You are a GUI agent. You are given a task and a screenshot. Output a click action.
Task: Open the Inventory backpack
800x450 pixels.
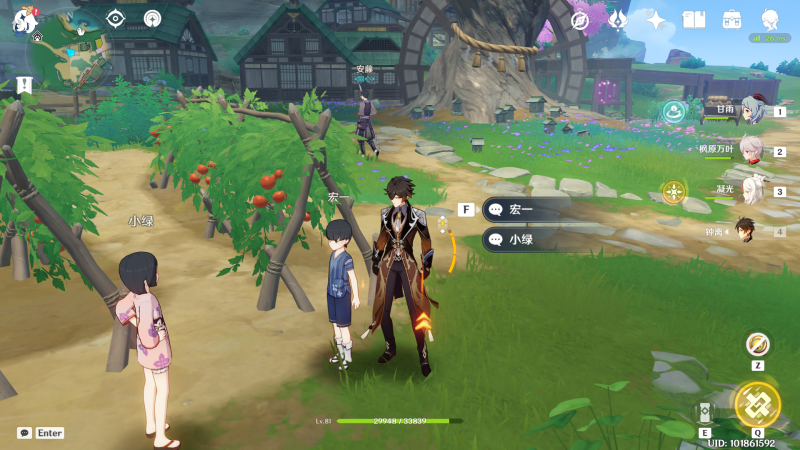coord(732,20)
